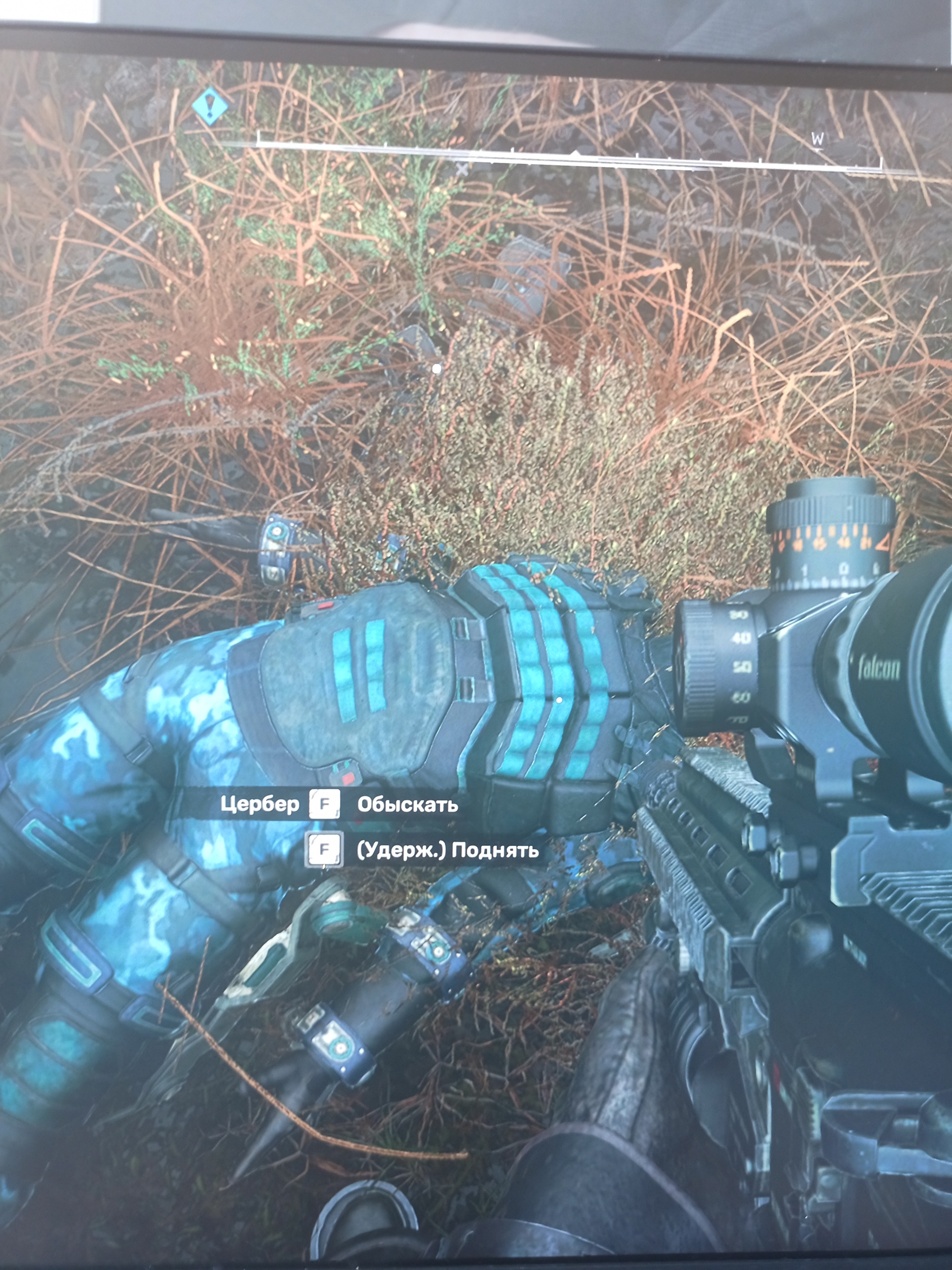This screenshot has height=1270, width=952.
Task: Select the X marker on the compass
Action: point(462,169)
